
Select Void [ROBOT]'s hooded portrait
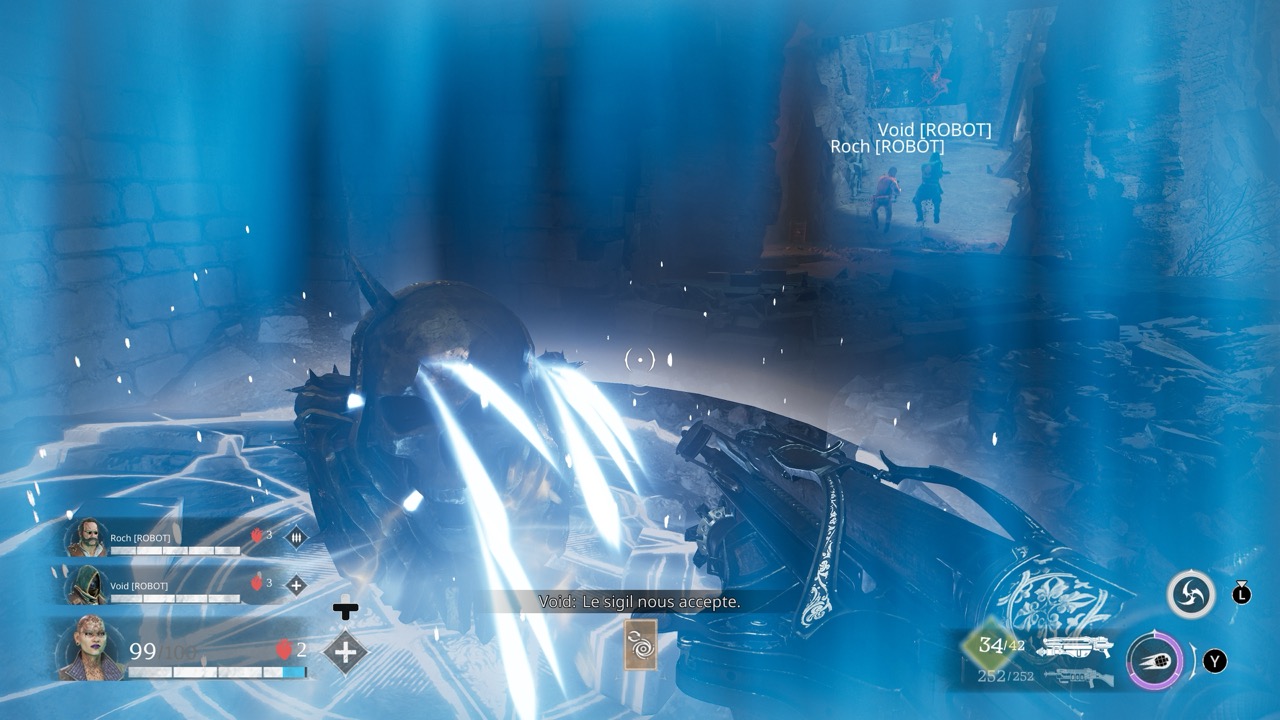87,585
